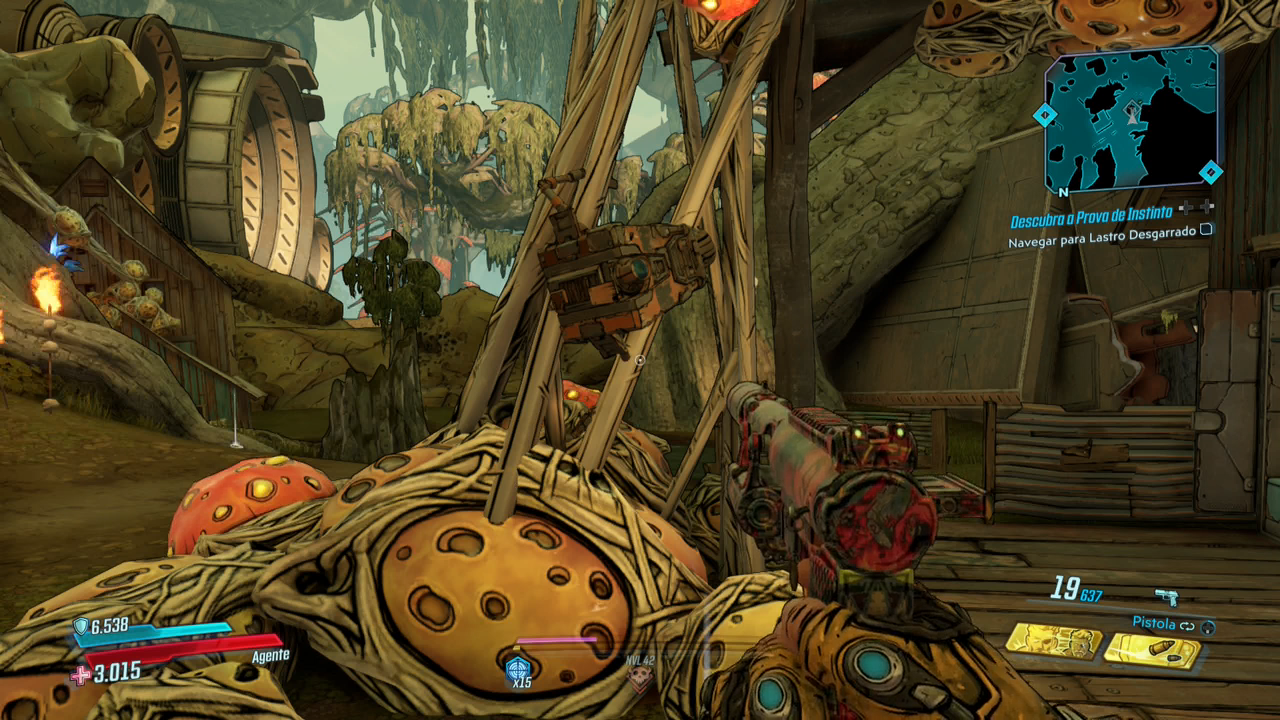Image resolution: width=1280 pixels, height=720 pixels.
Task: Select the gold character portraits card
Action: (x=1052, y=640)
